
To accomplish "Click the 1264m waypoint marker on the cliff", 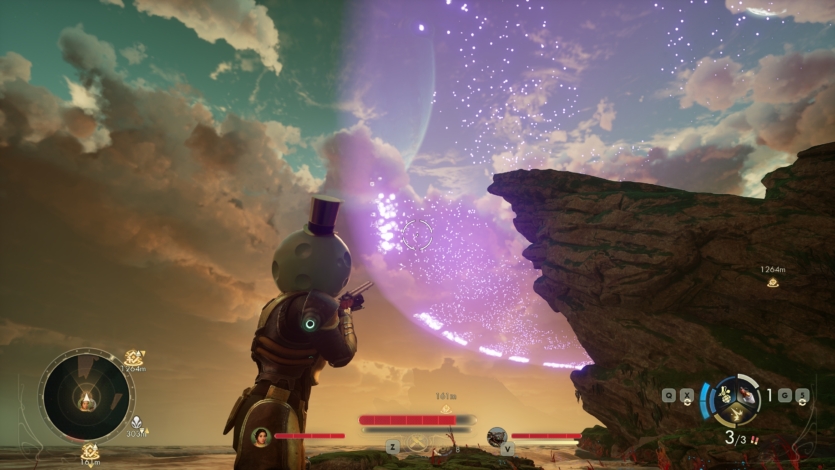I will tap(772, 283).
